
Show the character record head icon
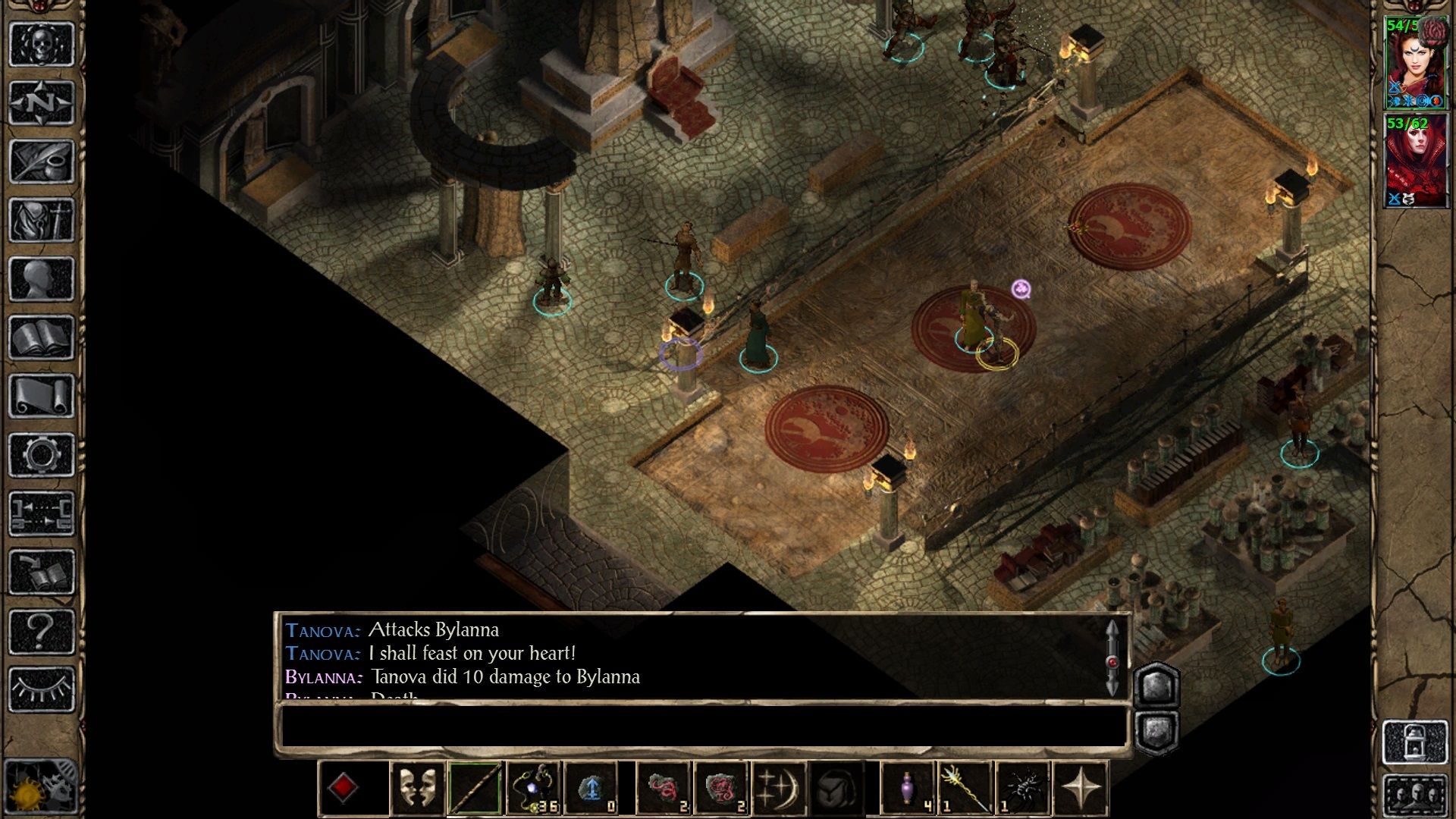click(42, 278)
